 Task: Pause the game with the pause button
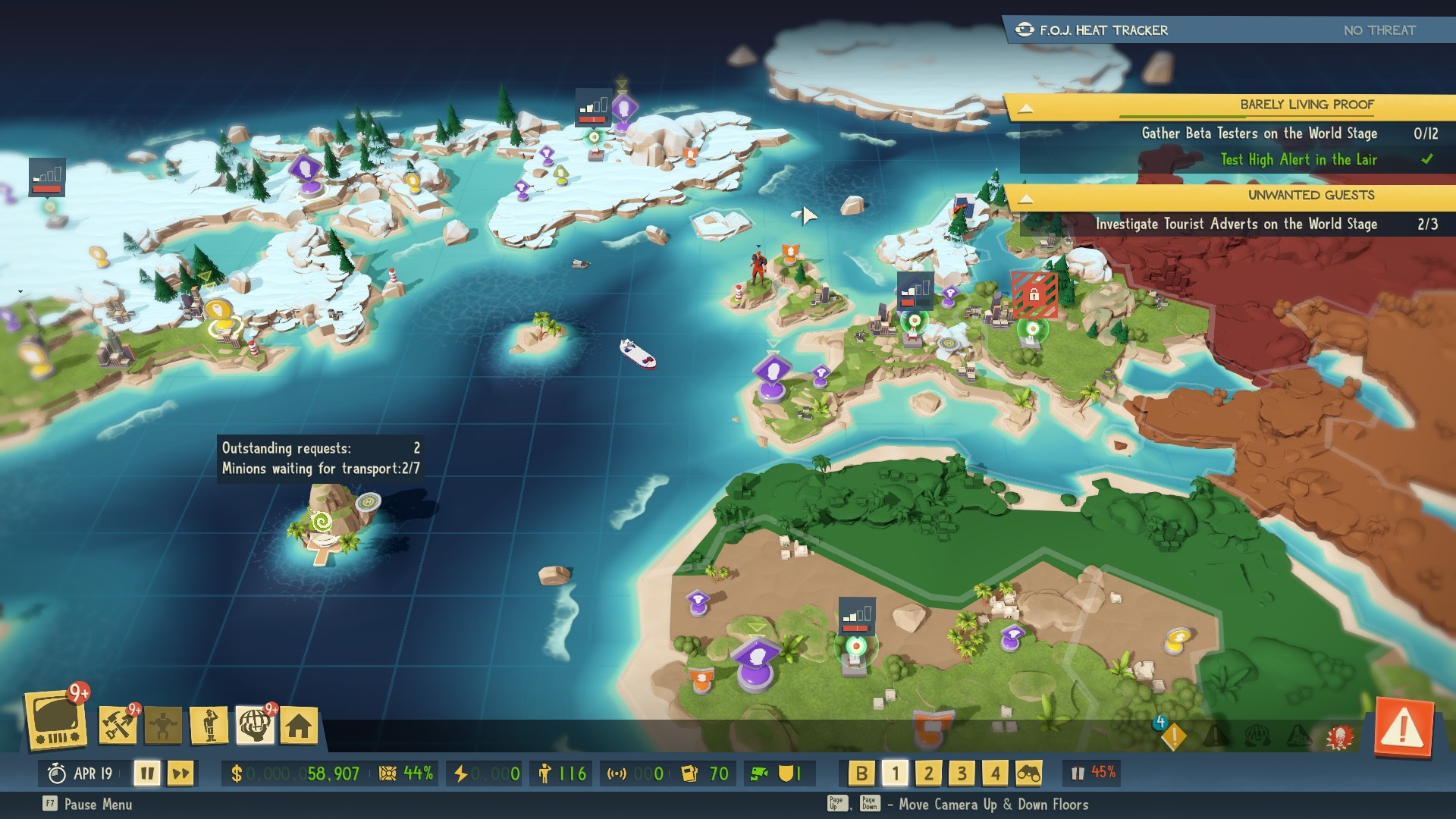point(149,774)
